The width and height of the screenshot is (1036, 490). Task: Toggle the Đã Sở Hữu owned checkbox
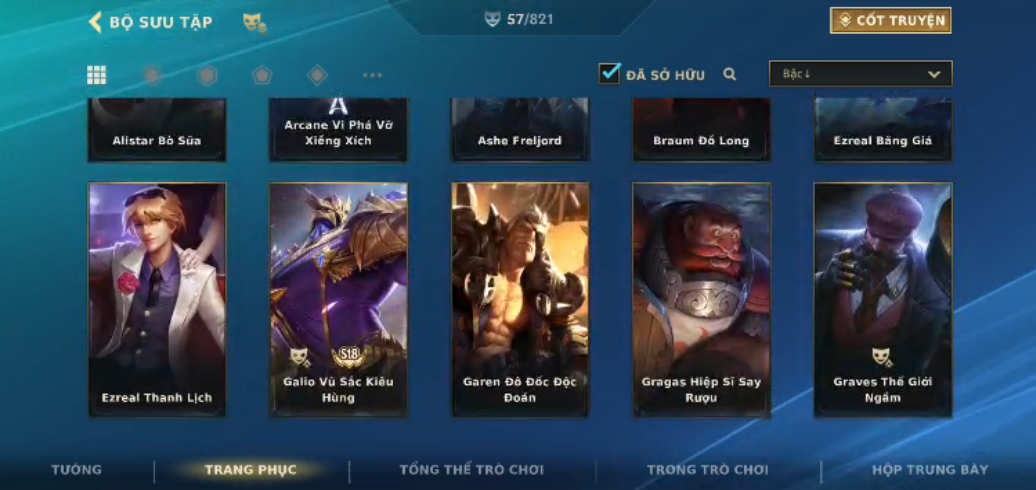609,74
